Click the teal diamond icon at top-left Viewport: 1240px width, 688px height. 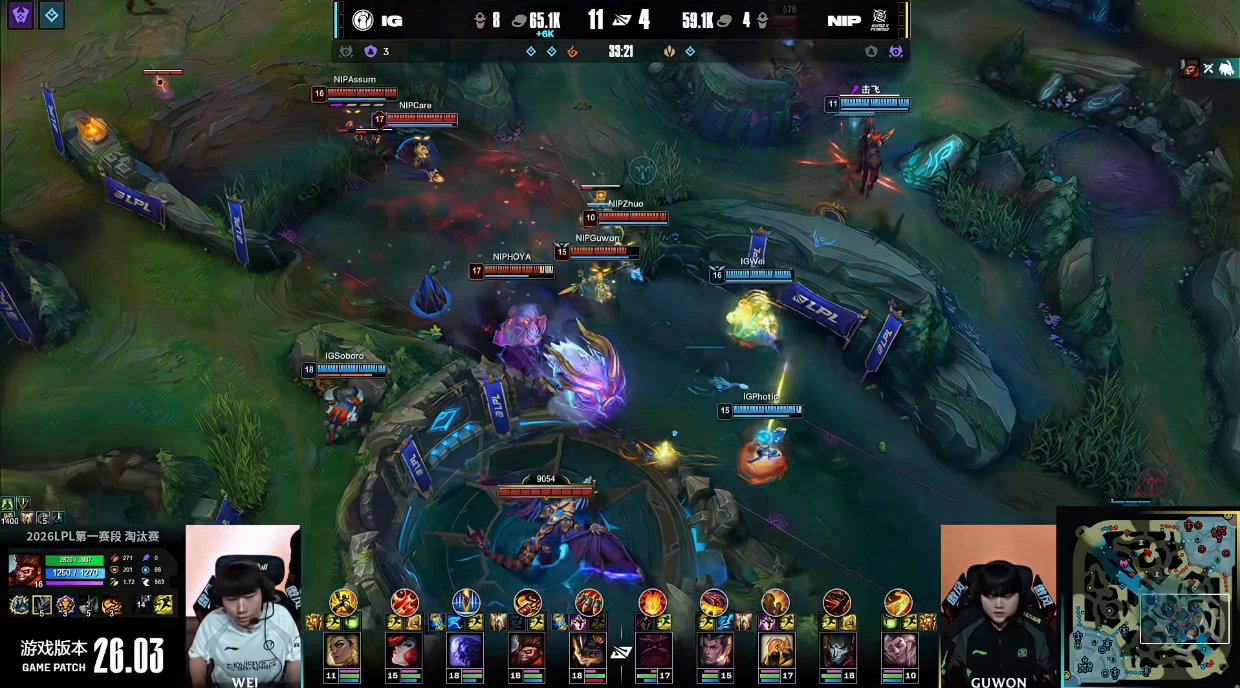click(52, 14)
